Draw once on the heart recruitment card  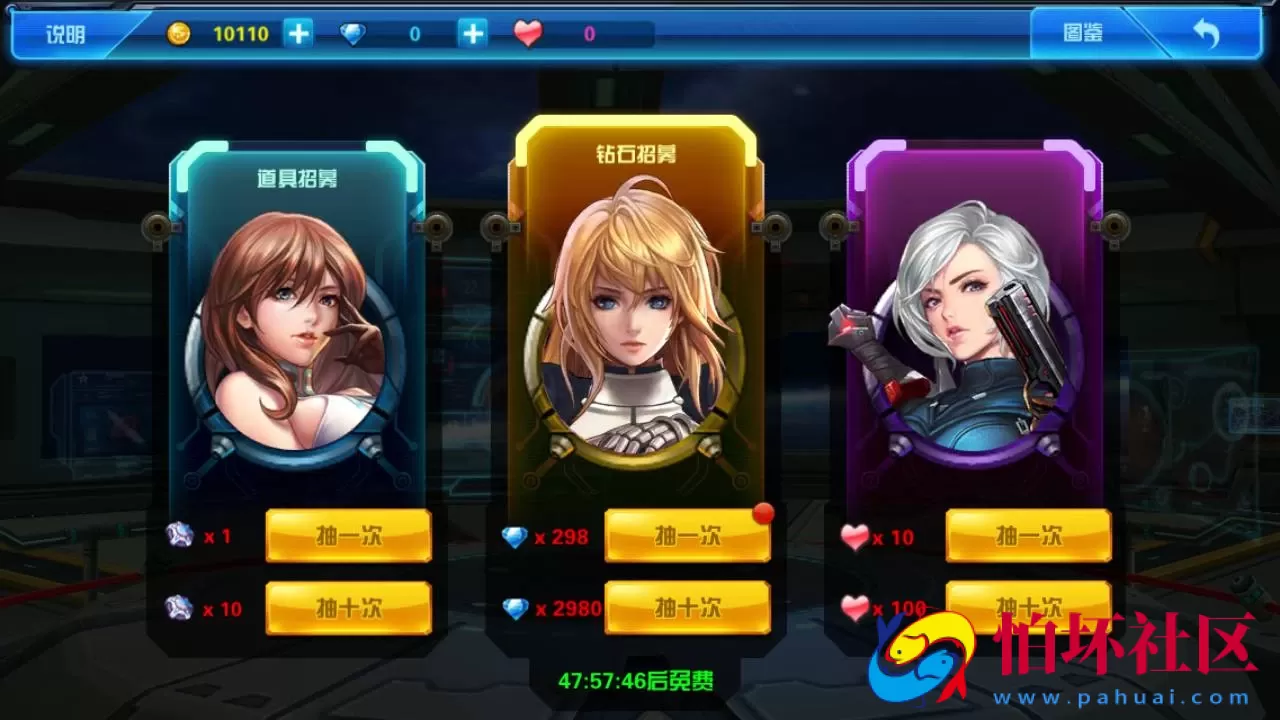[1028, 535]
